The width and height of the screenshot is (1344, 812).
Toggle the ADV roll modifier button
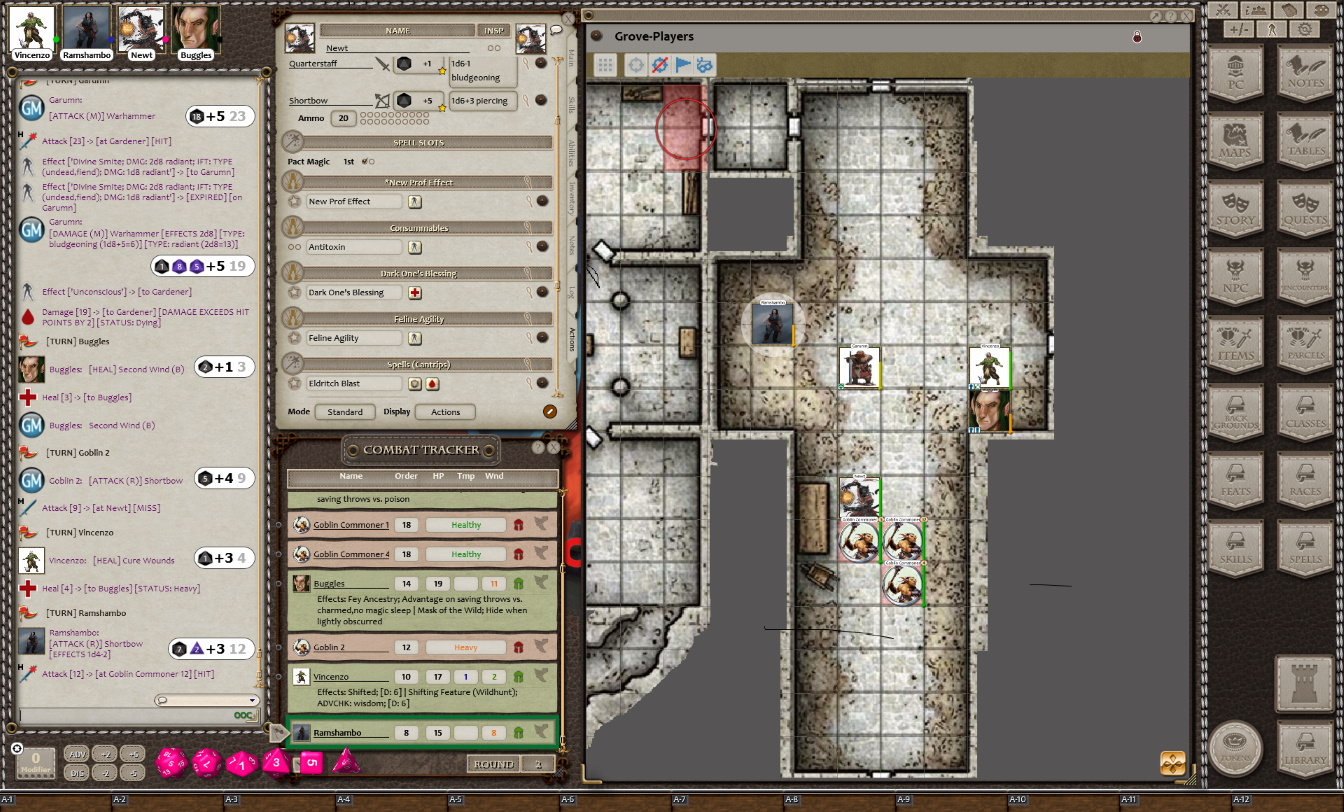[76, 754]
